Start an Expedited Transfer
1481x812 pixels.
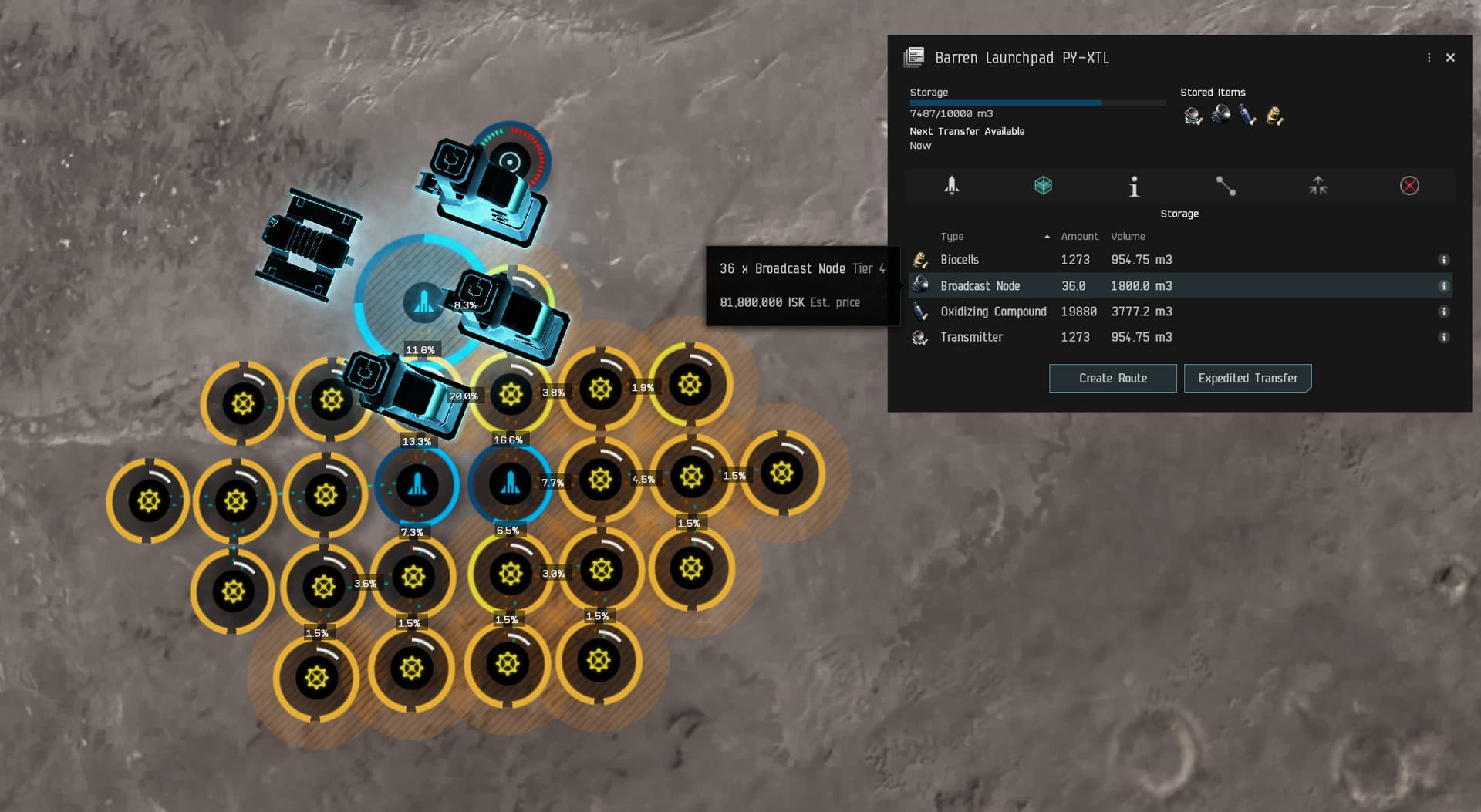(x=1247, y=378)
